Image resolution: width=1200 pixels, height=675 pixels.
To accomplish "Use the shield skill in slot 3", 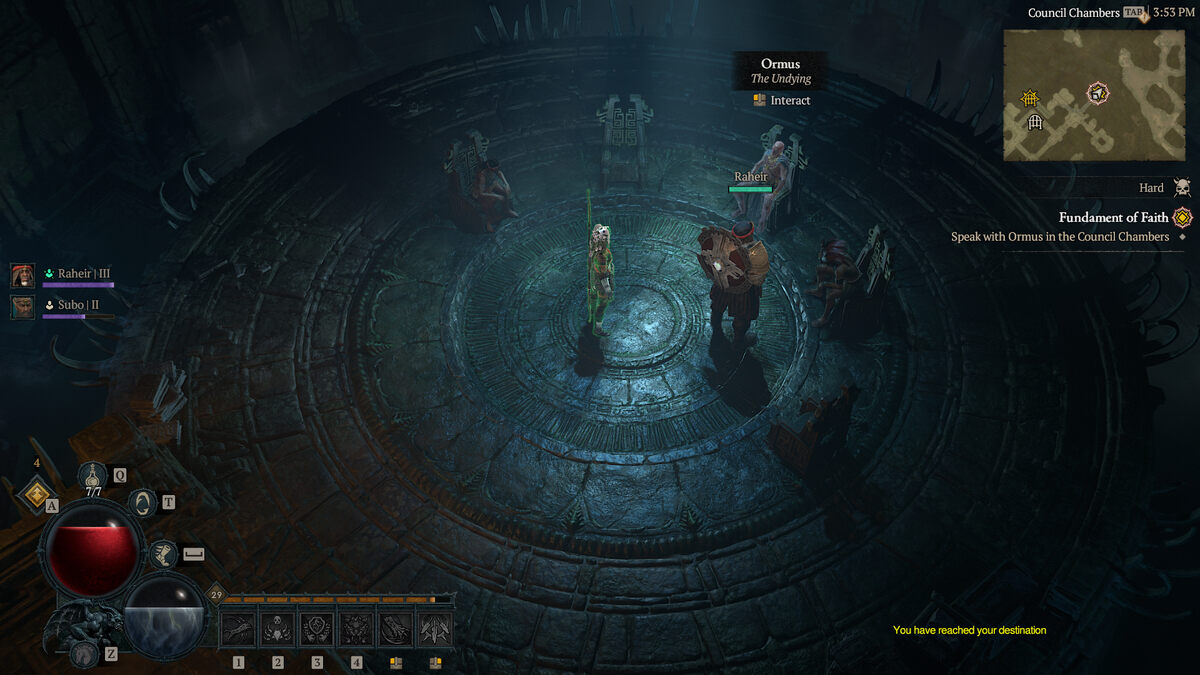I will pos(317,629).
